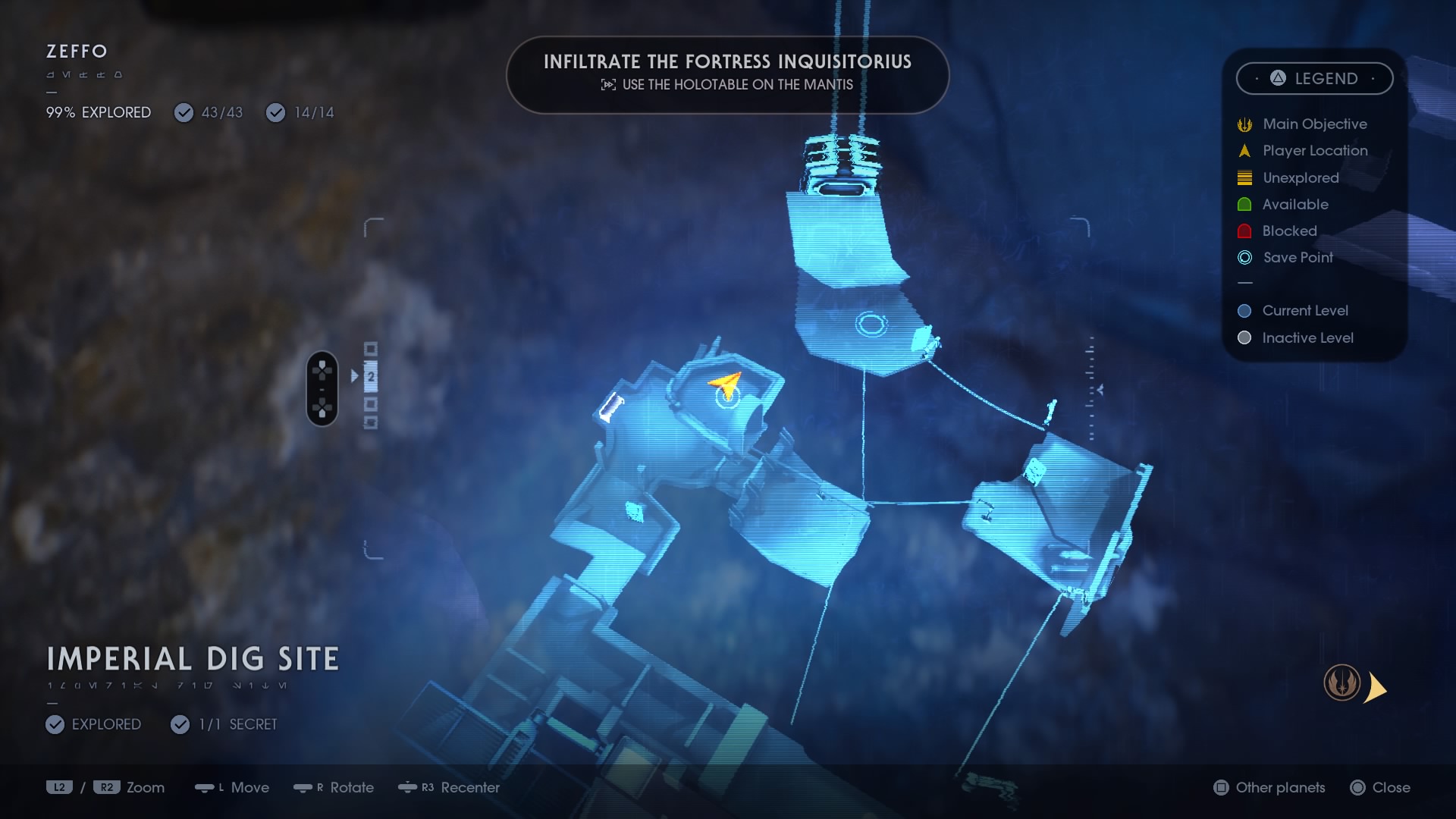Click the Player Location marker icon in Legend
Screen dimensions: 1456x819
coord(1244,151)
